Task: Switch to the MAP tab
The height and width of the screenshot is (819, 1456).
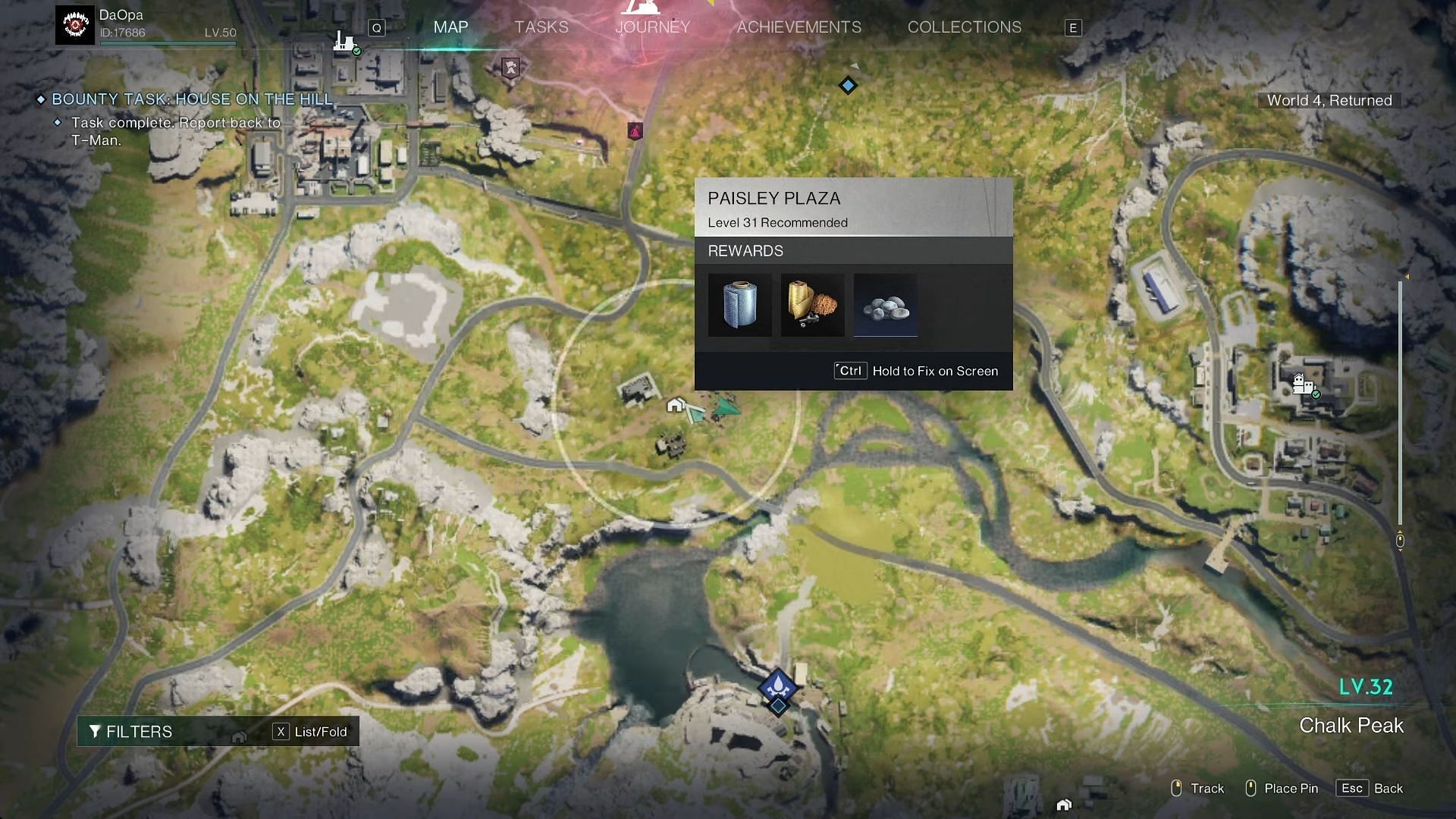Action: (x=450, y=27)
